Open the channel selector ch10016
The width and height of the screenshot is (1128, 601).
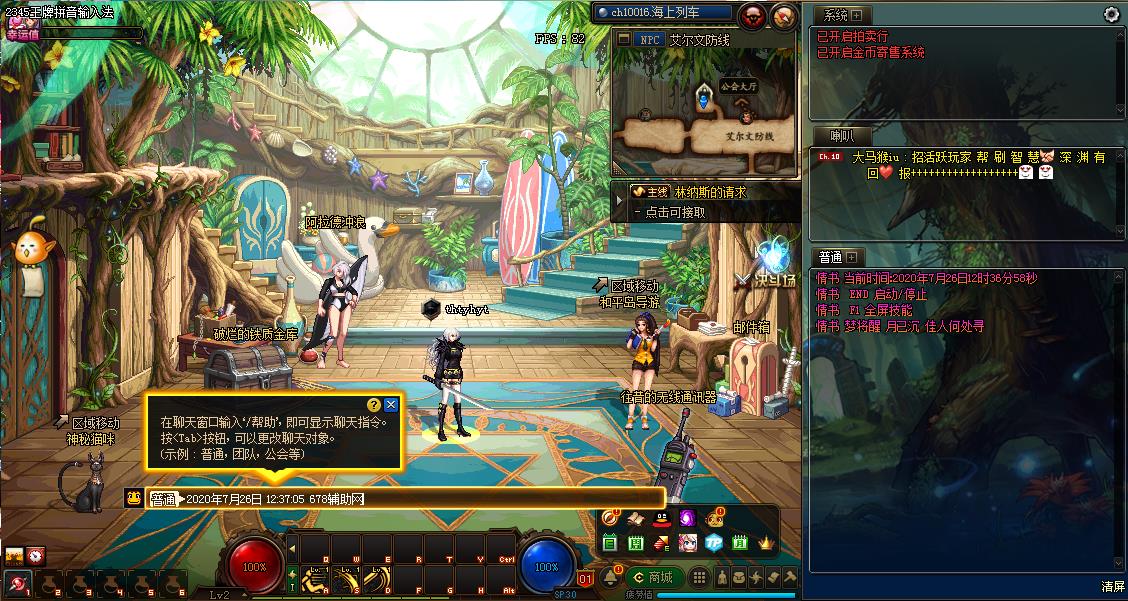click(x=662, y=13)
